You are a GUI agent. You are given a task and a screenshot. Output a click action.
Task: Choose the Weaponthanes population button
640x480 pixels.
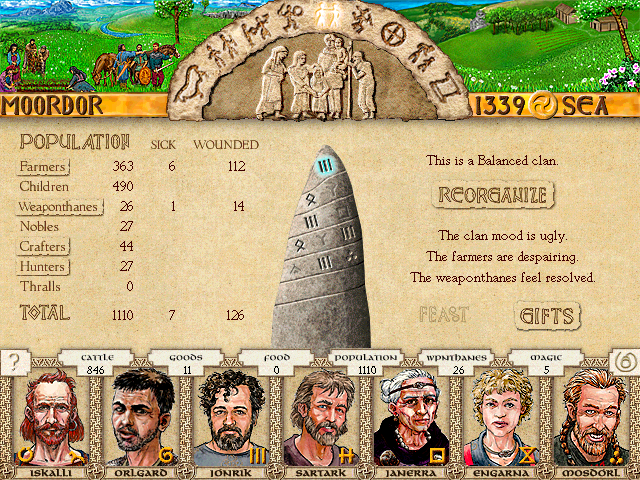[57, 207]
